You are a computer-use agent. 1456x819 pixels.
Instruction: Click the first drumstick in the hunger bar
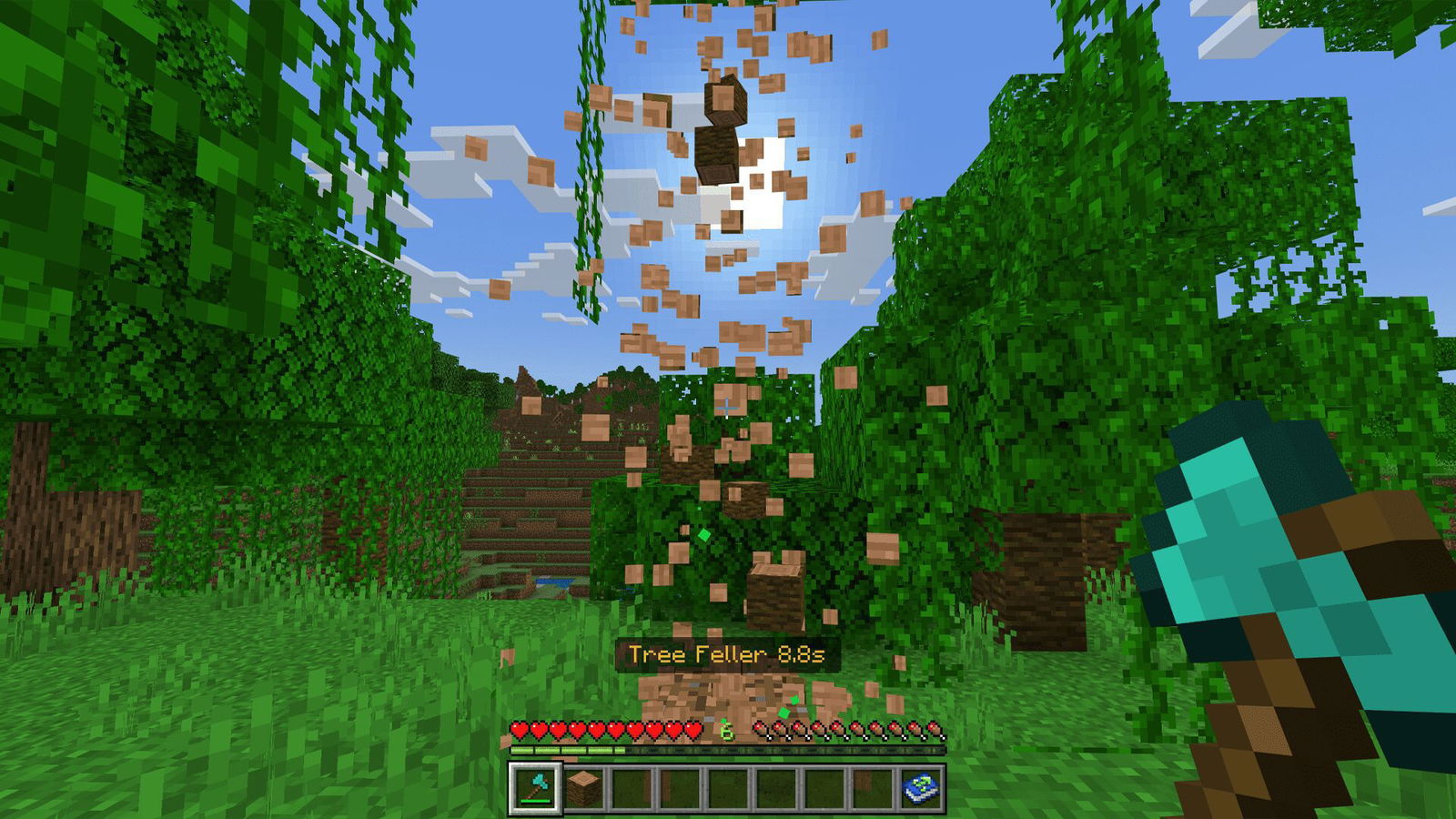tap(760, 729)
